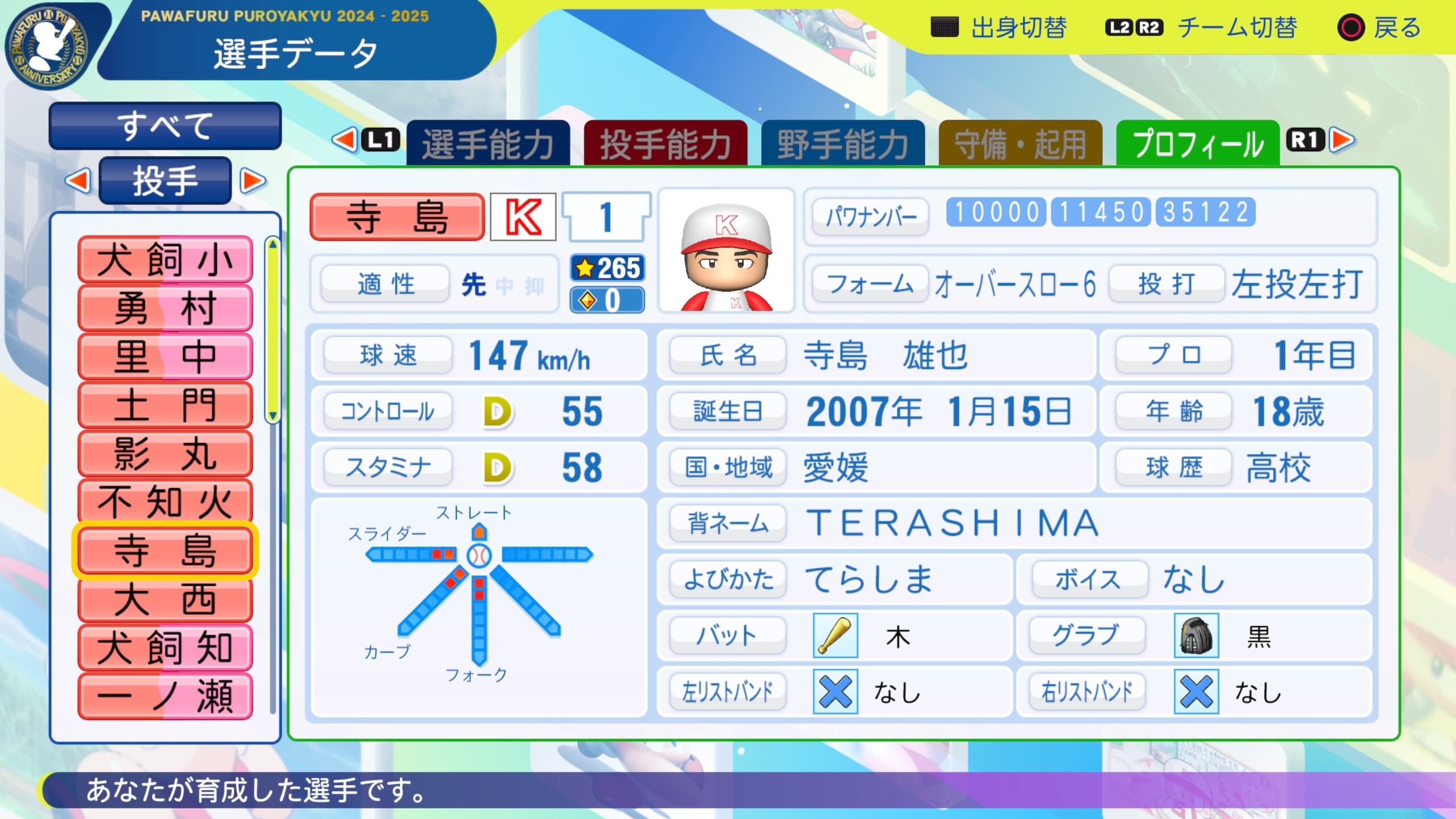Screen dimensions: 1456x819
Task: Show the 野手能力 tab
Action: coord(842,143)
